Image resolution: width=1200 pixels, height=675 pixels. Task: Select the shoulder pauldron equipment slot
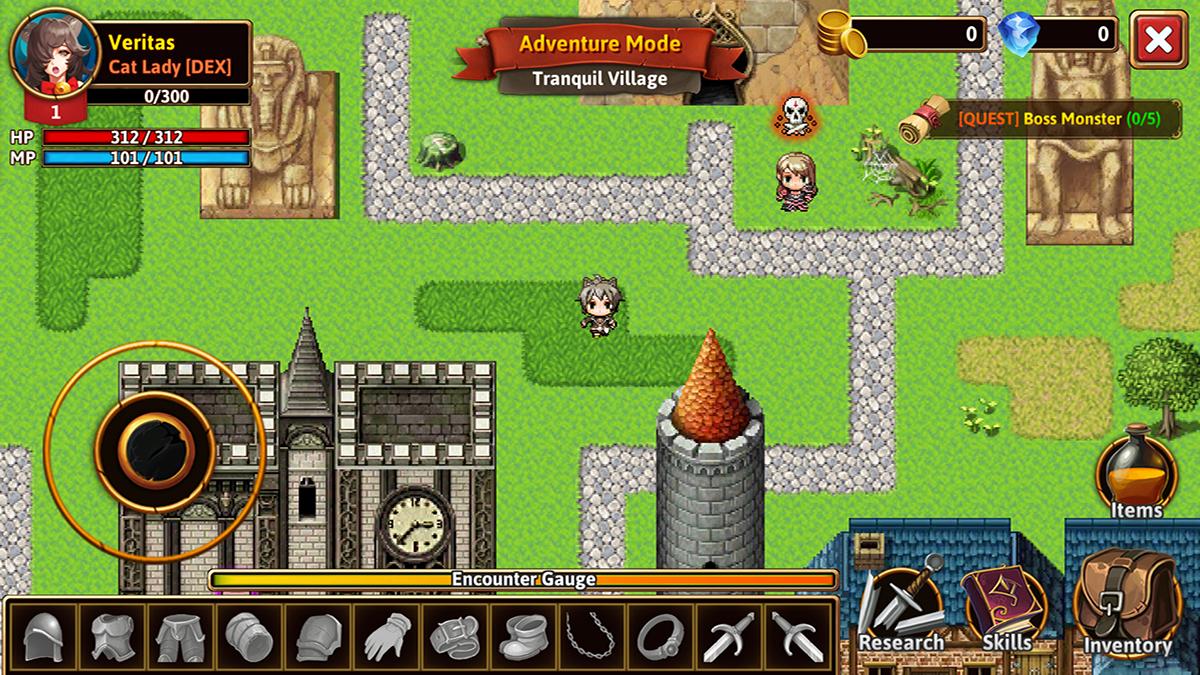click(318, 635)
